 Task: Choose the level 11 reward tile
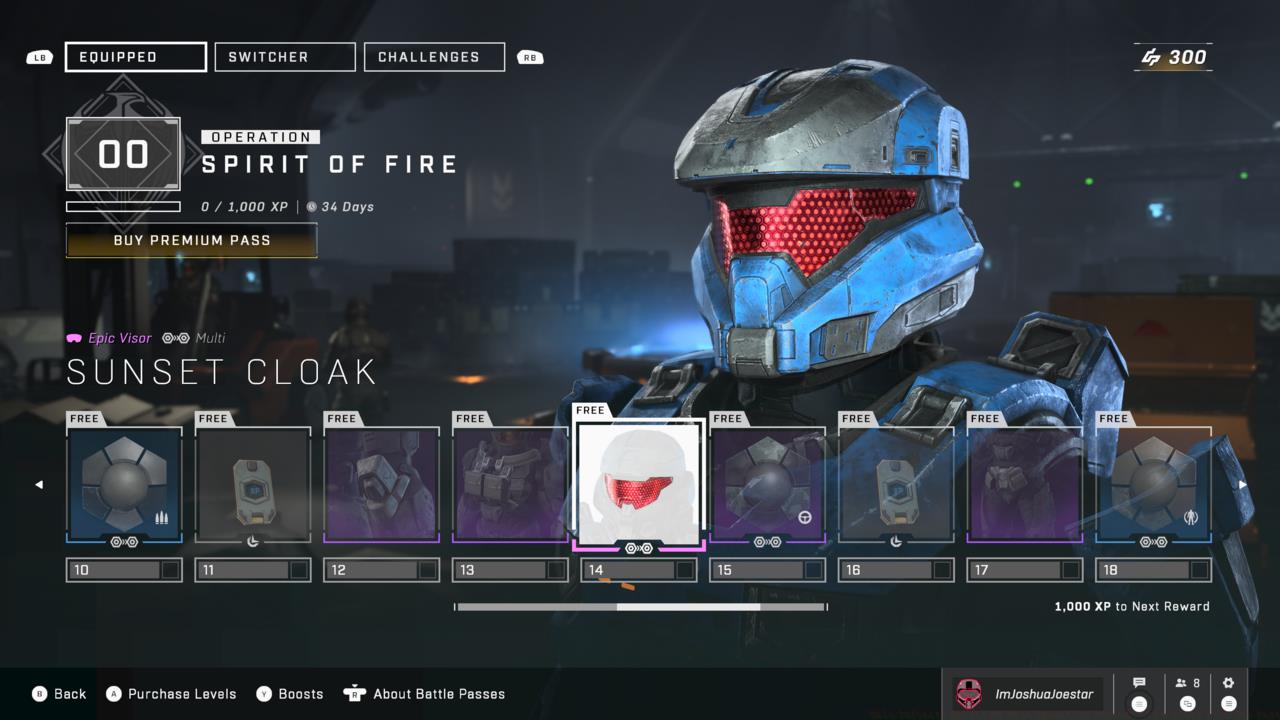point(253,486)
